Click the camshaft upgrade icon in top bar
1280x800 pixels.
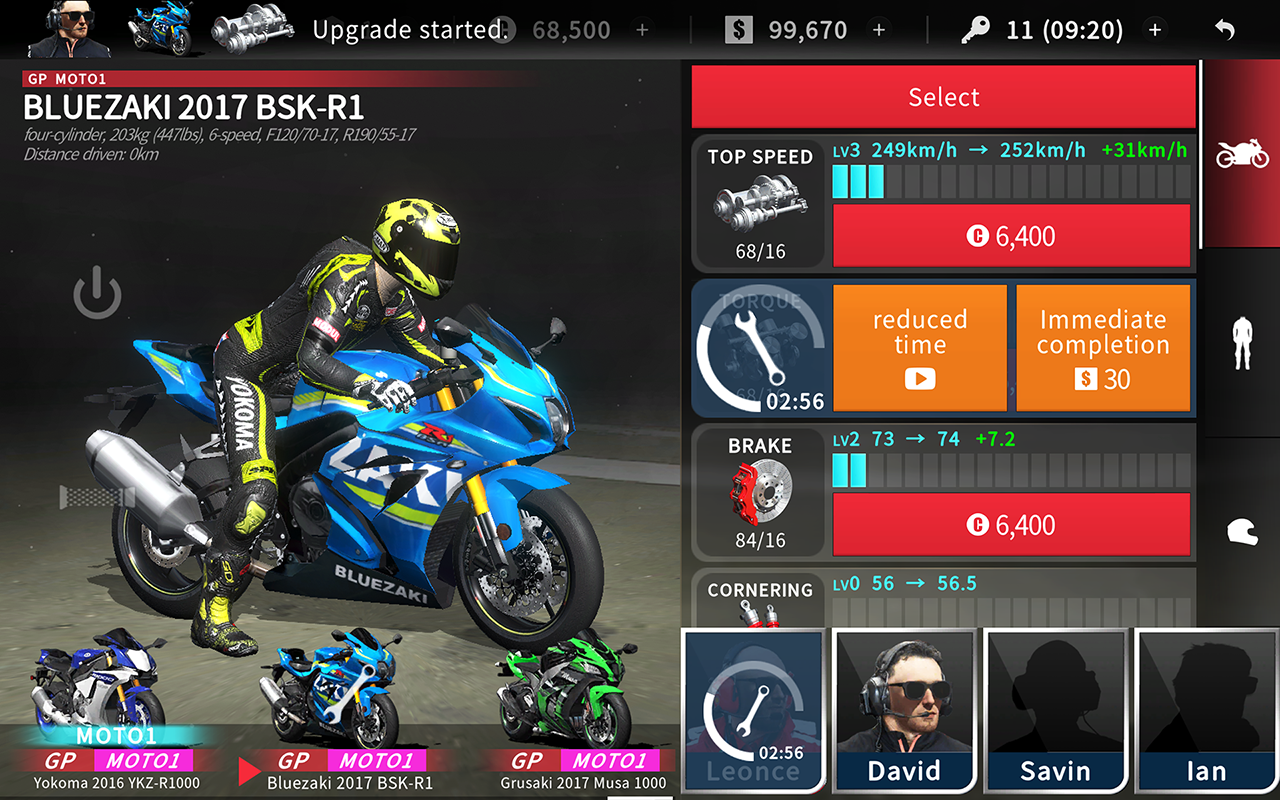(x=253, y=29)
